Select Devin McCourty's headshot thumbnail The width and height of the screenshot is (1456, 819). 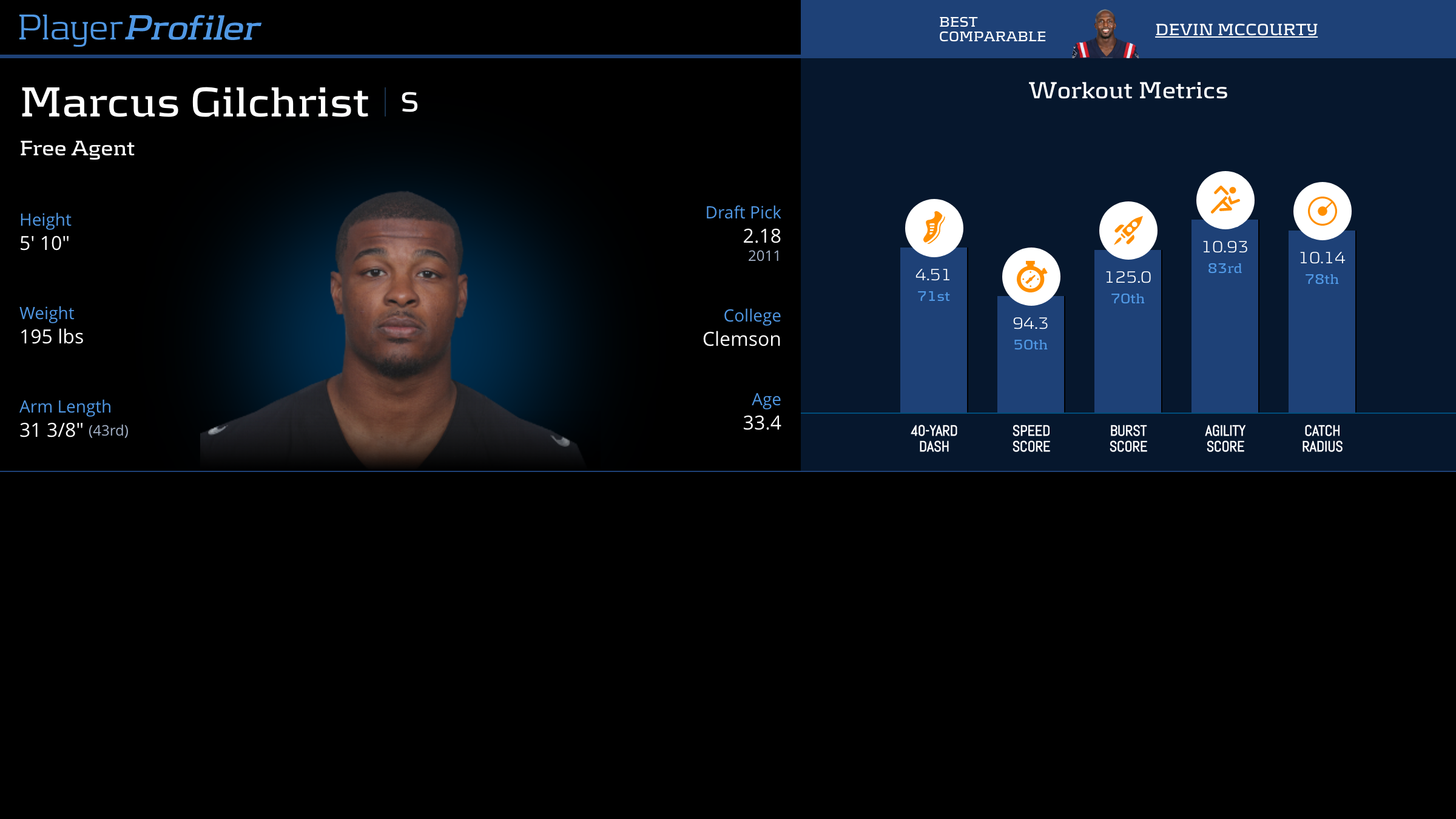pos(1105,34)
